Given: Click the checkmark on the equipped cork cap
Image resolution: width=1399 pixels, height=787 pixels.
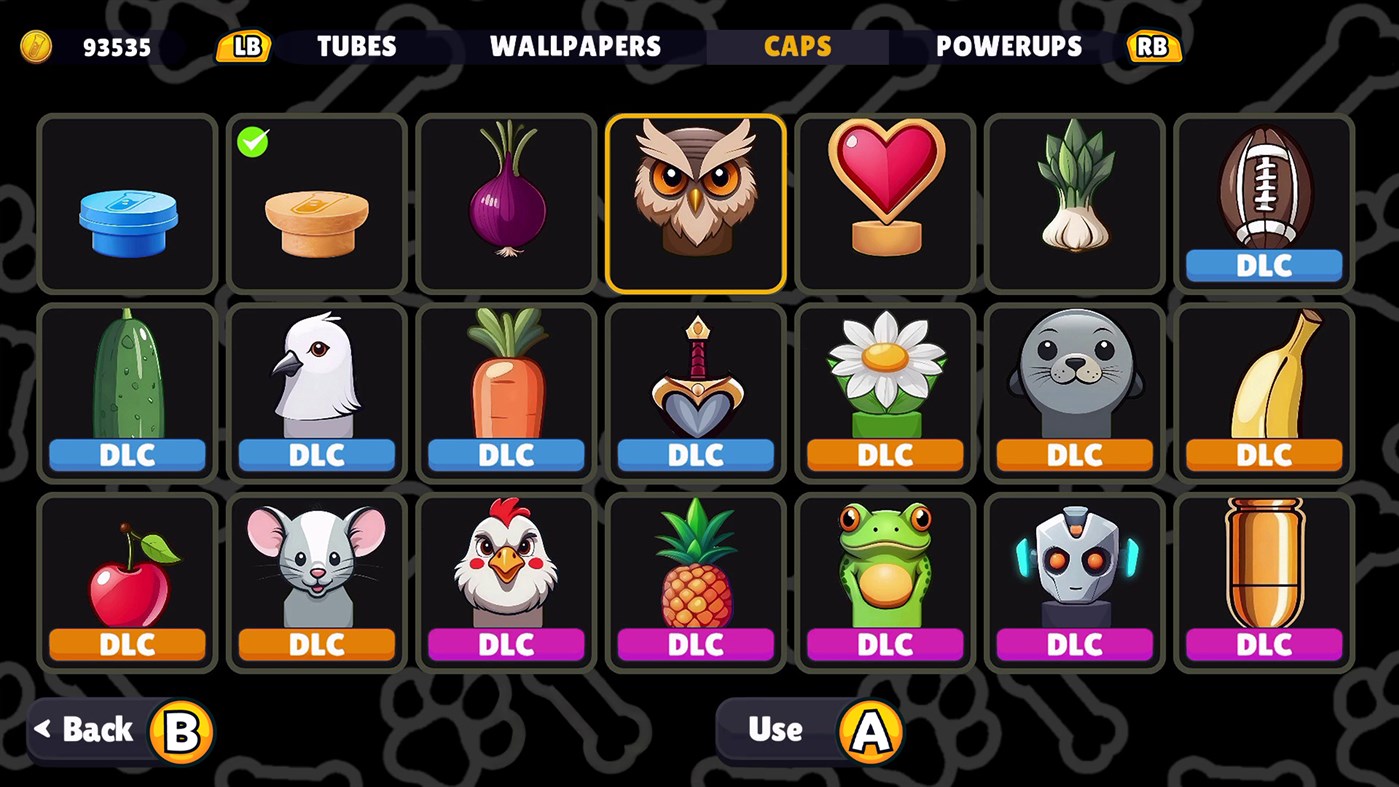Looking at the screenshot, I should 253,143.
